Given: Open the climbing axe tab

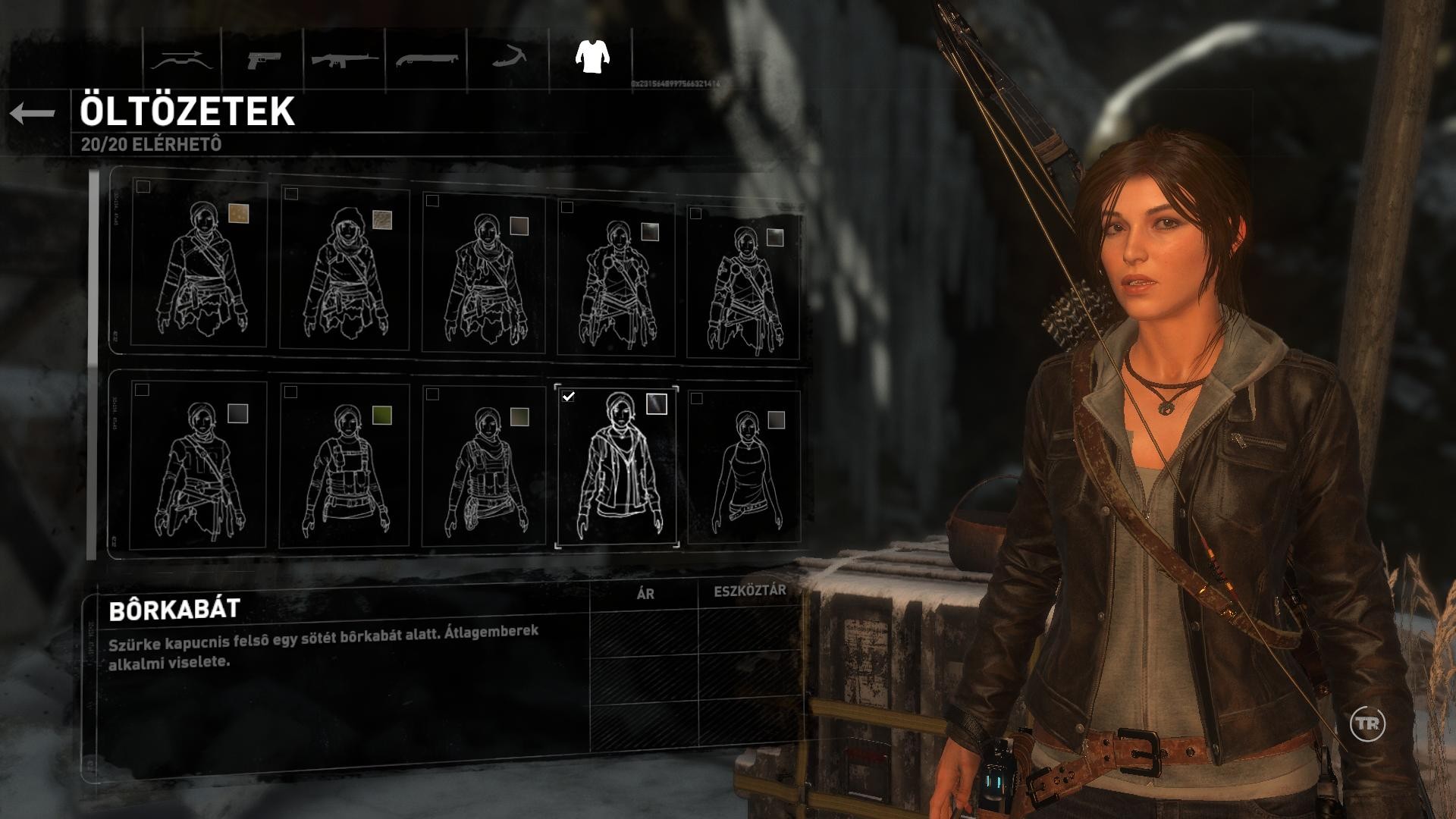Looking at the screenshot, I should [x=507, y=58].
